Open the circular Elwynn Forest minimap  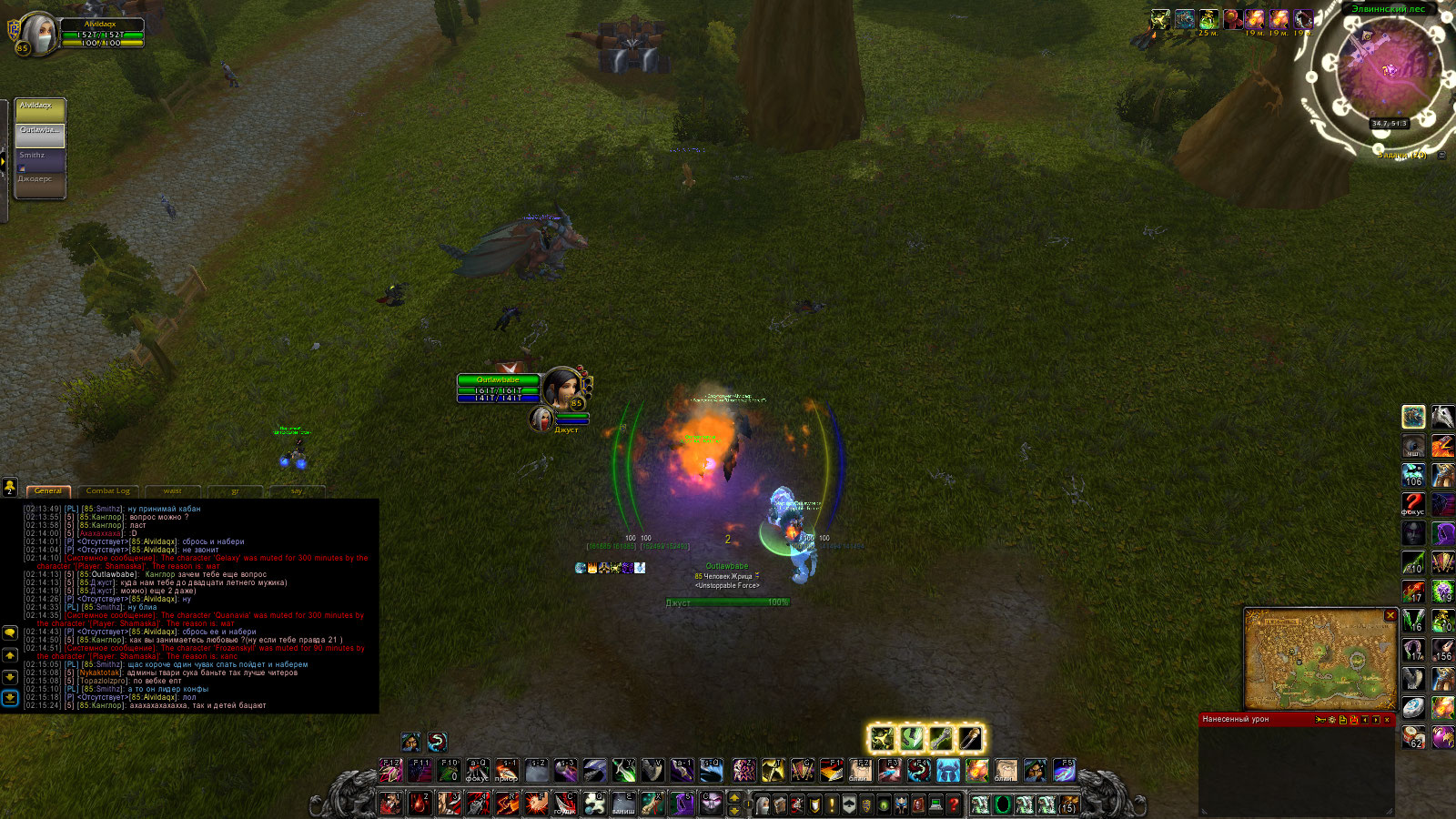1387,73
